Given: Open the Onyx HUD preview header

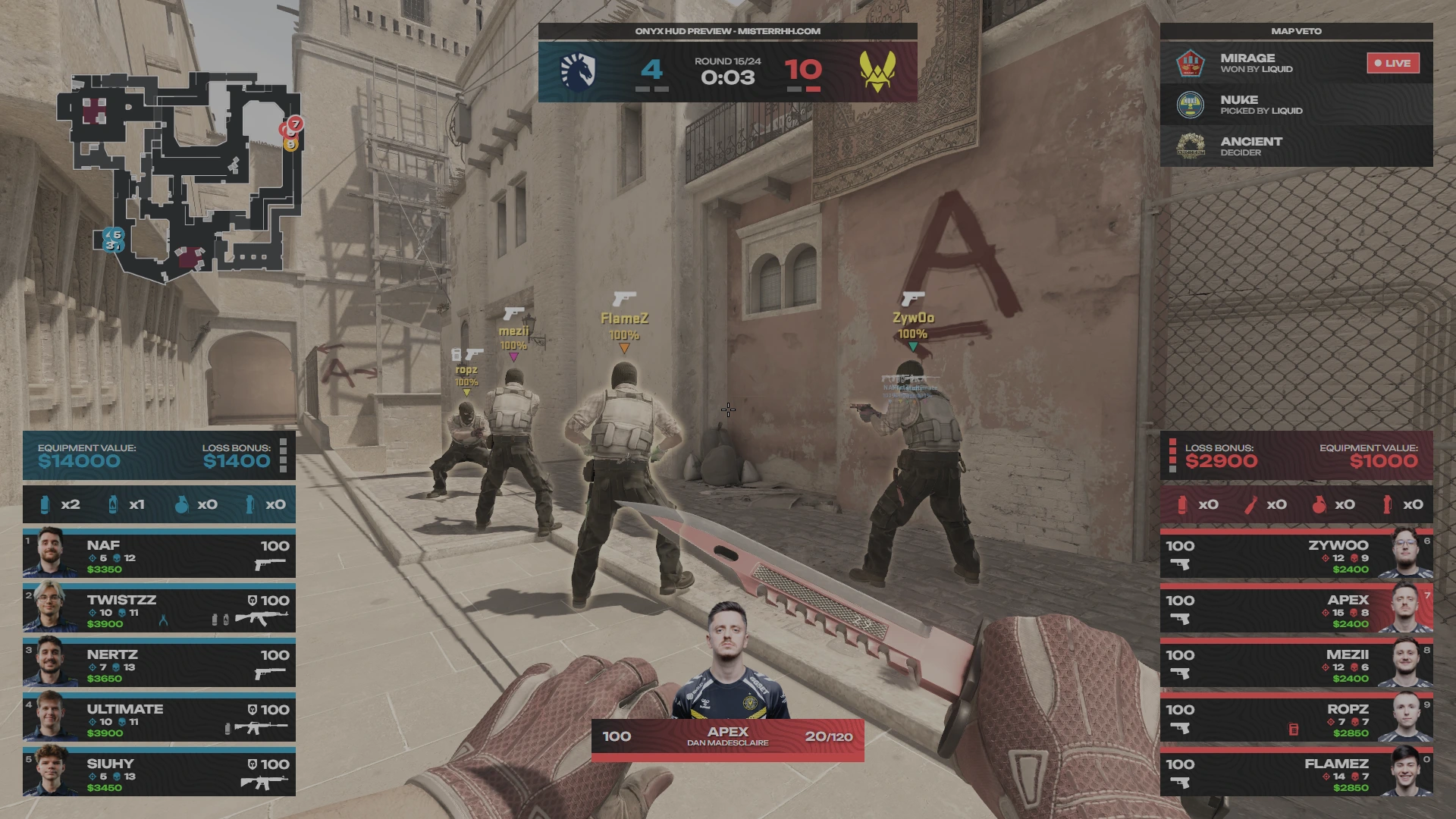Looking at the screenshot, I should tap(727, 31).
